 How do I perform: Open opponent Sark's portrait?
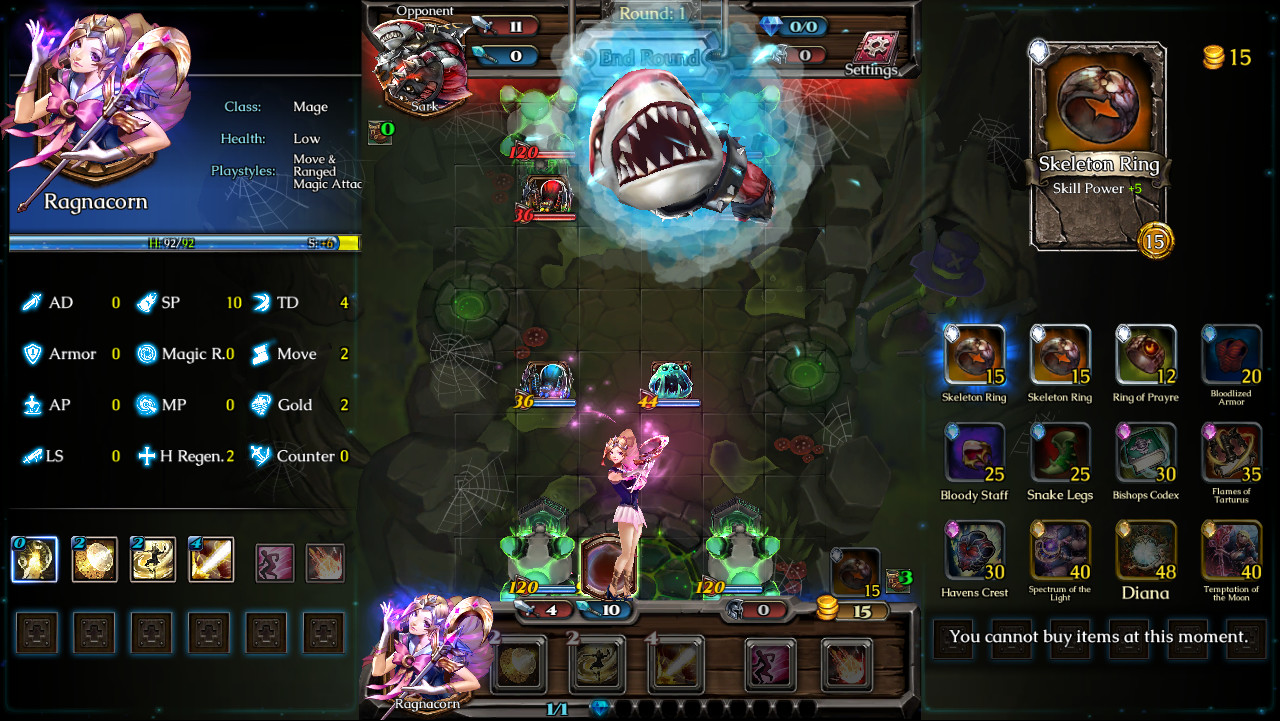point(420,60)
